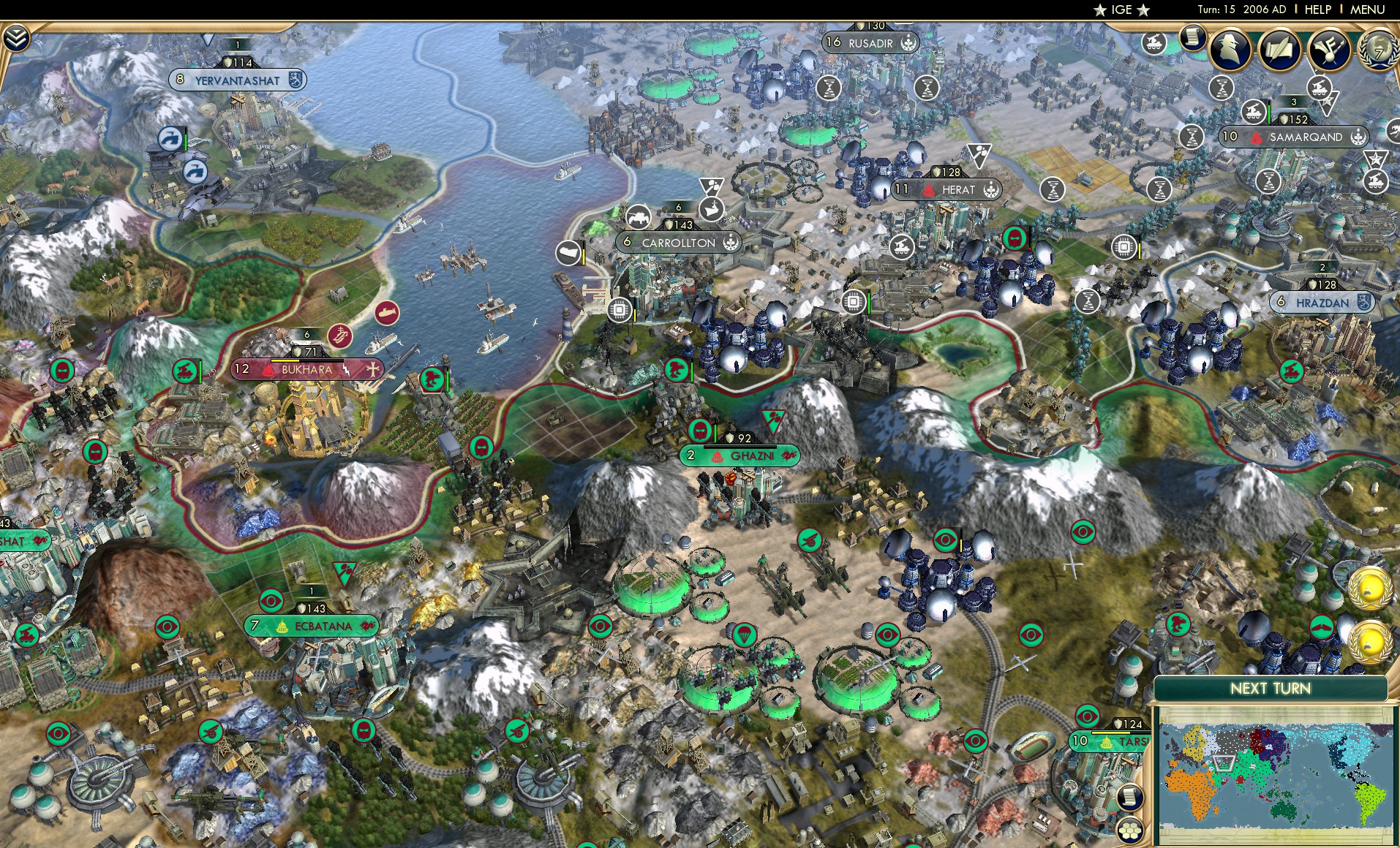Open HELP from the top bar
1400x848 pixels.
coord(1317,10)
